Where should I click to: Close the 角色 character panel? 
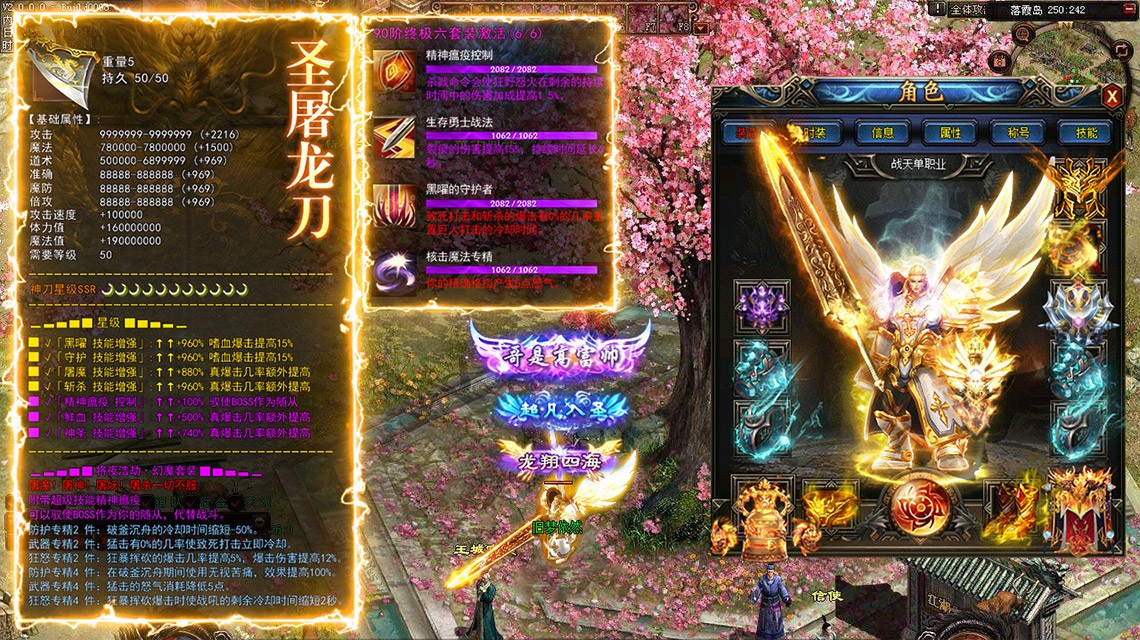(x=1112, y=96)
